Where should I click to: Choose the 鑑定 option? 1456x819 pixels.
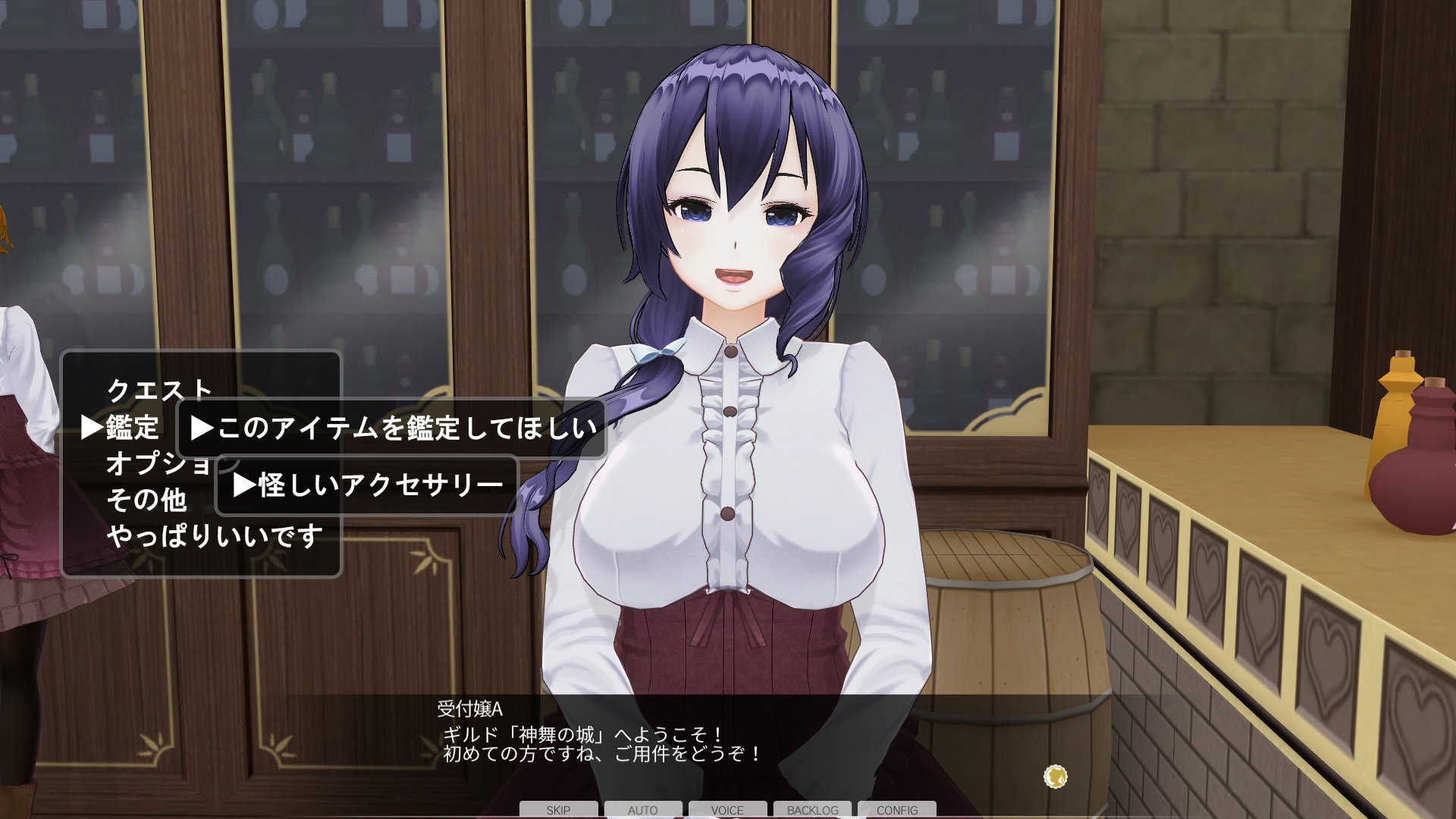tap(132, 428)
